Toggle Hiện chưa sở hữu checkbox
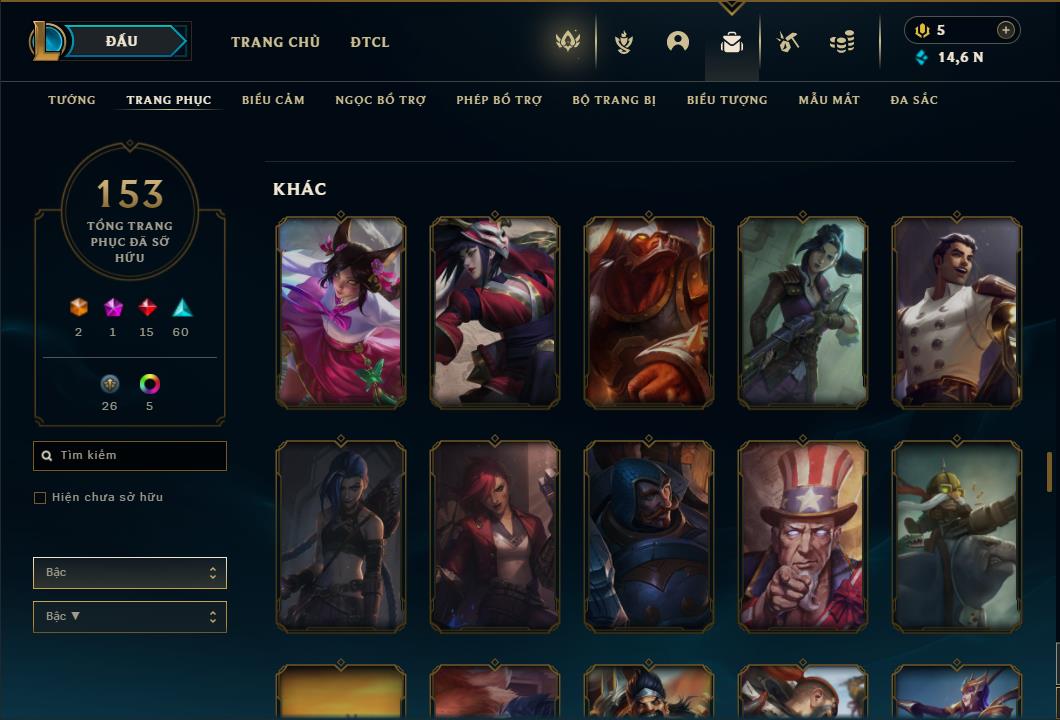Viewport: 1060px width, 720px height. [40, 498]
